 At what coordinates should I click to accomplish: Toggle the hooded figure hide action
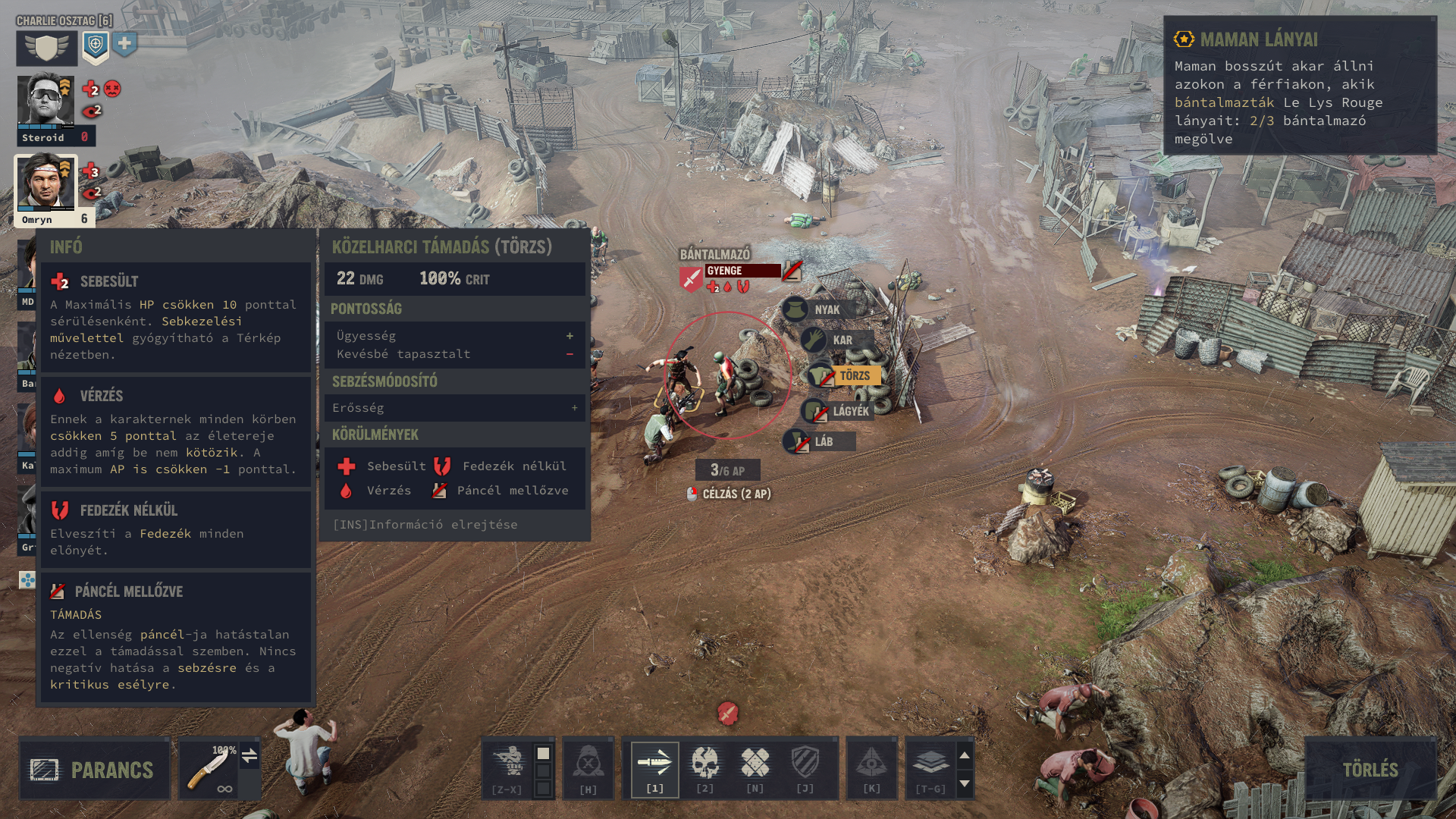pos(588,767)
